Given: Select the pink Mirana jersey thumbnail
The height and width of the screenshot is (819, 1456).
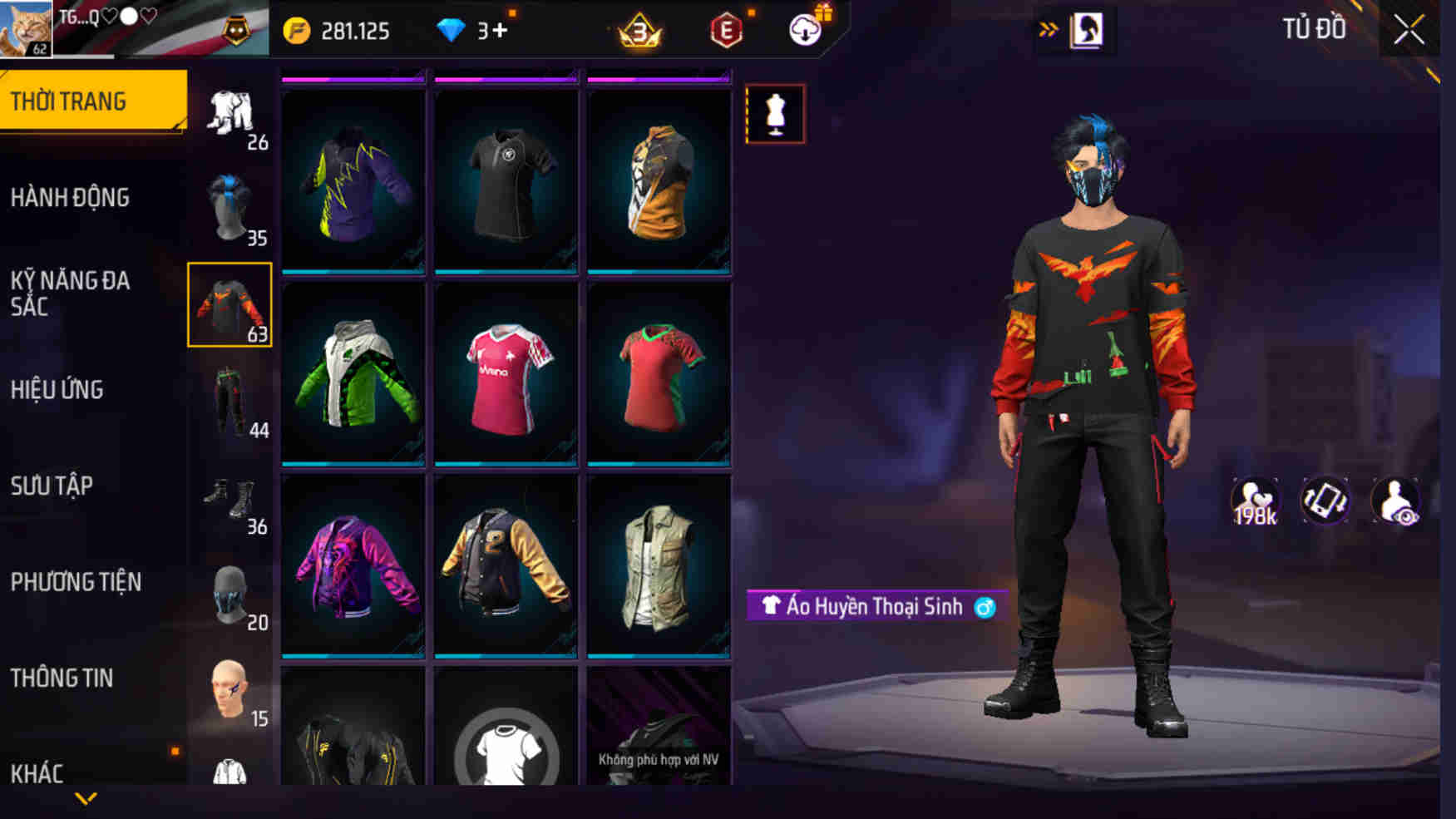Looking at the screenshot, I should (x=506, y=376).
